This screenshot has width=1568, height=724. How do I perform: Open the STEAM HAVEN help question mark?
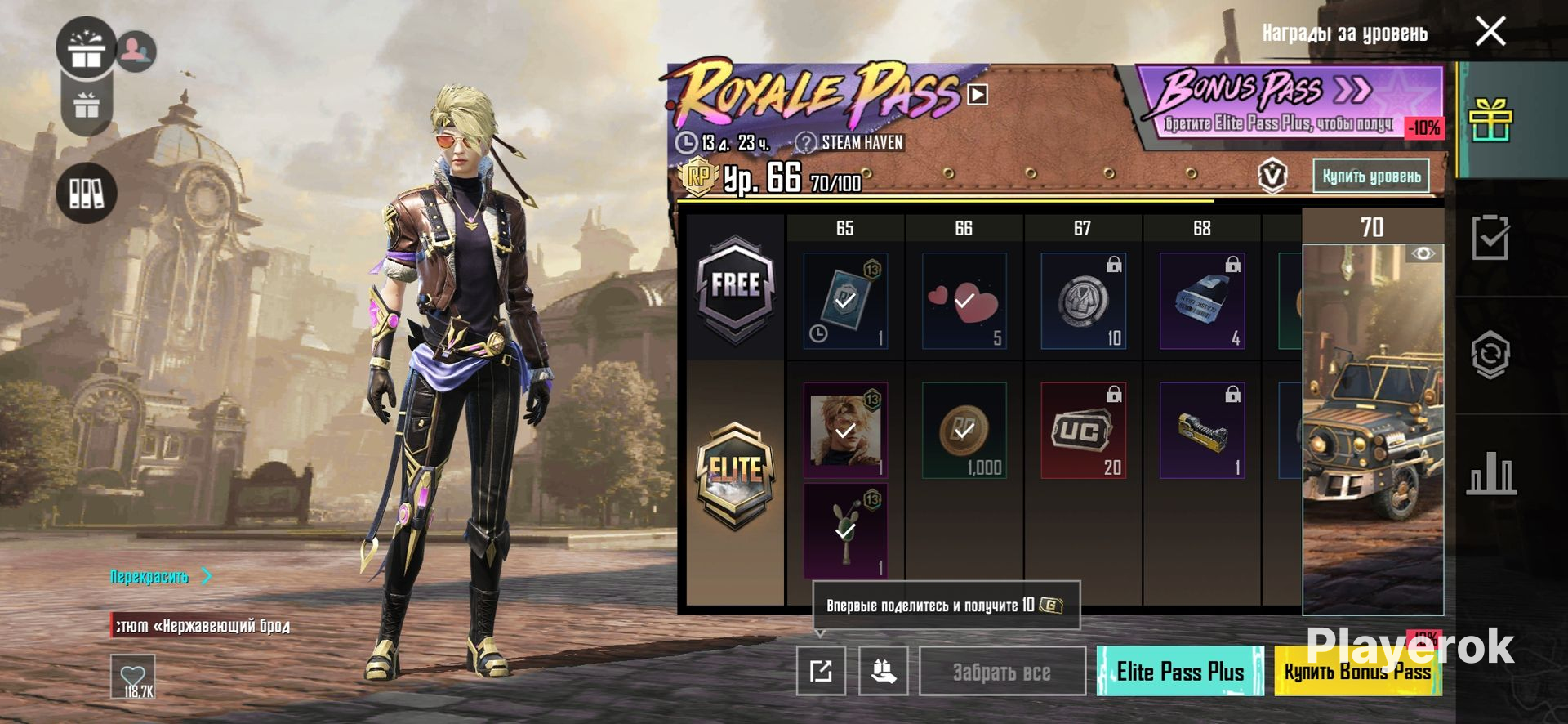point(805,142)
